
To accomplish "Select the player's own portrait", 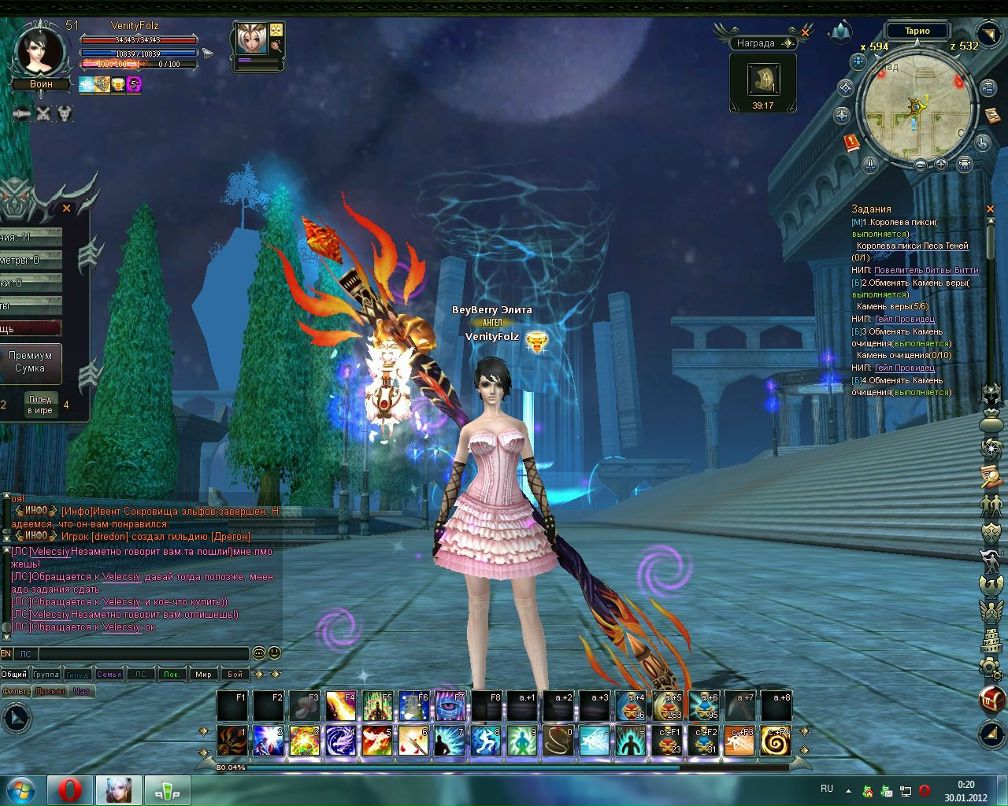I will point(38,51).
